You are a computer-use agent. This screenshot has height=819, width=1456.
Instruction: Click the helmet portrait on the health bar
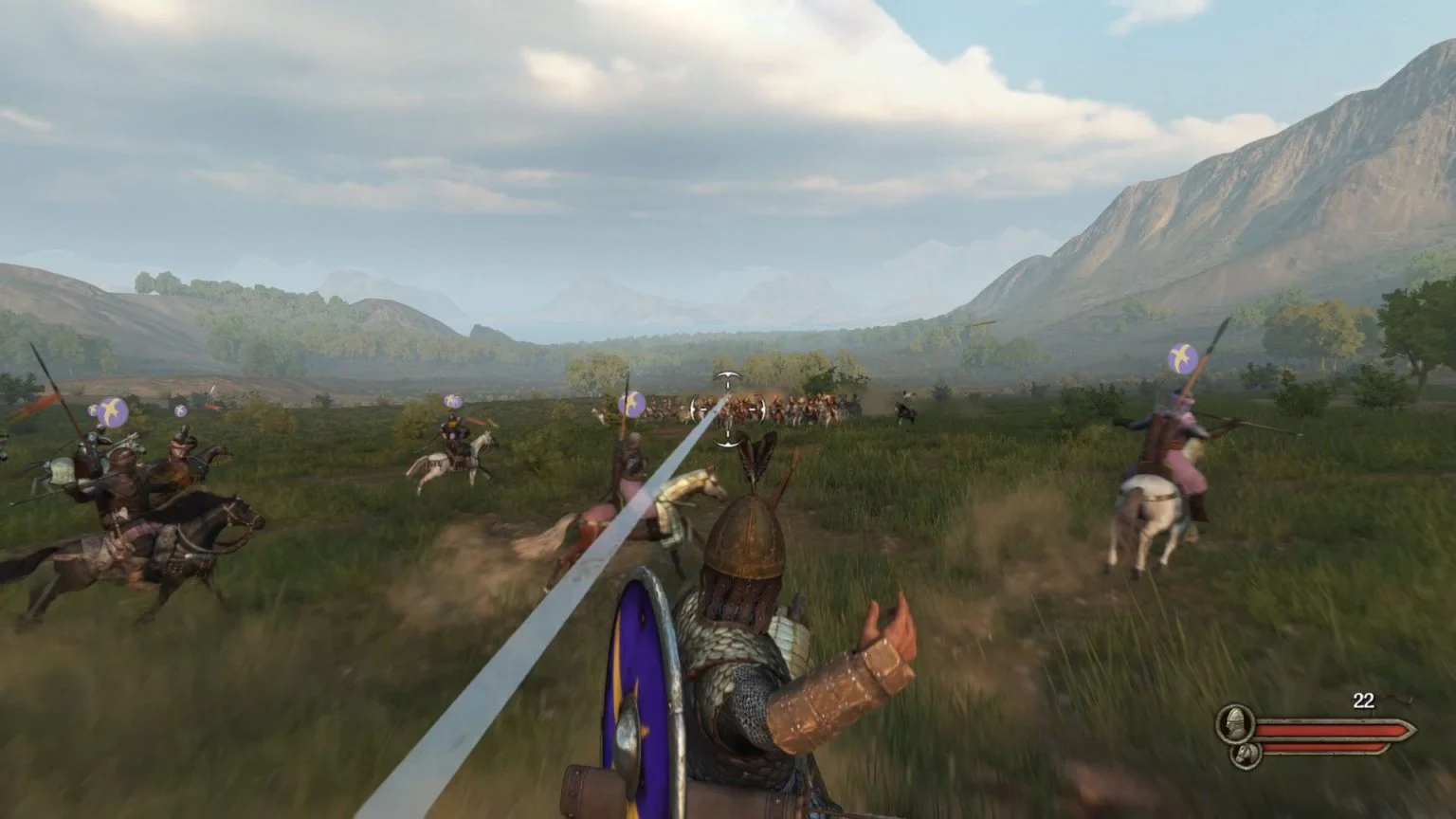tap(1235, 725)
